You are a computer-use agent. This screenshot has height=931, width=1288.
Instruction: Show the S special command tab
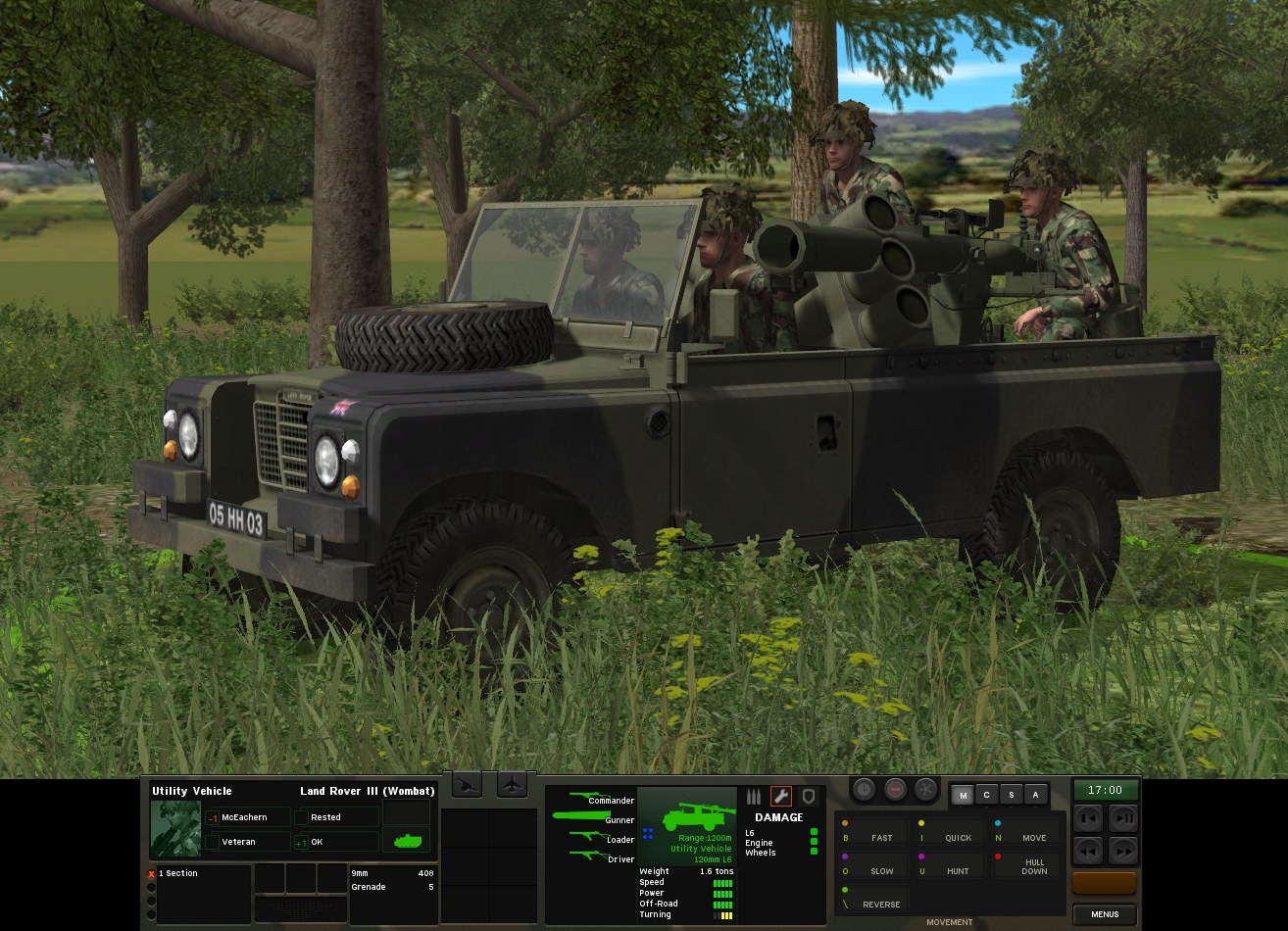pyautogui.click(x=1011, y=796)
